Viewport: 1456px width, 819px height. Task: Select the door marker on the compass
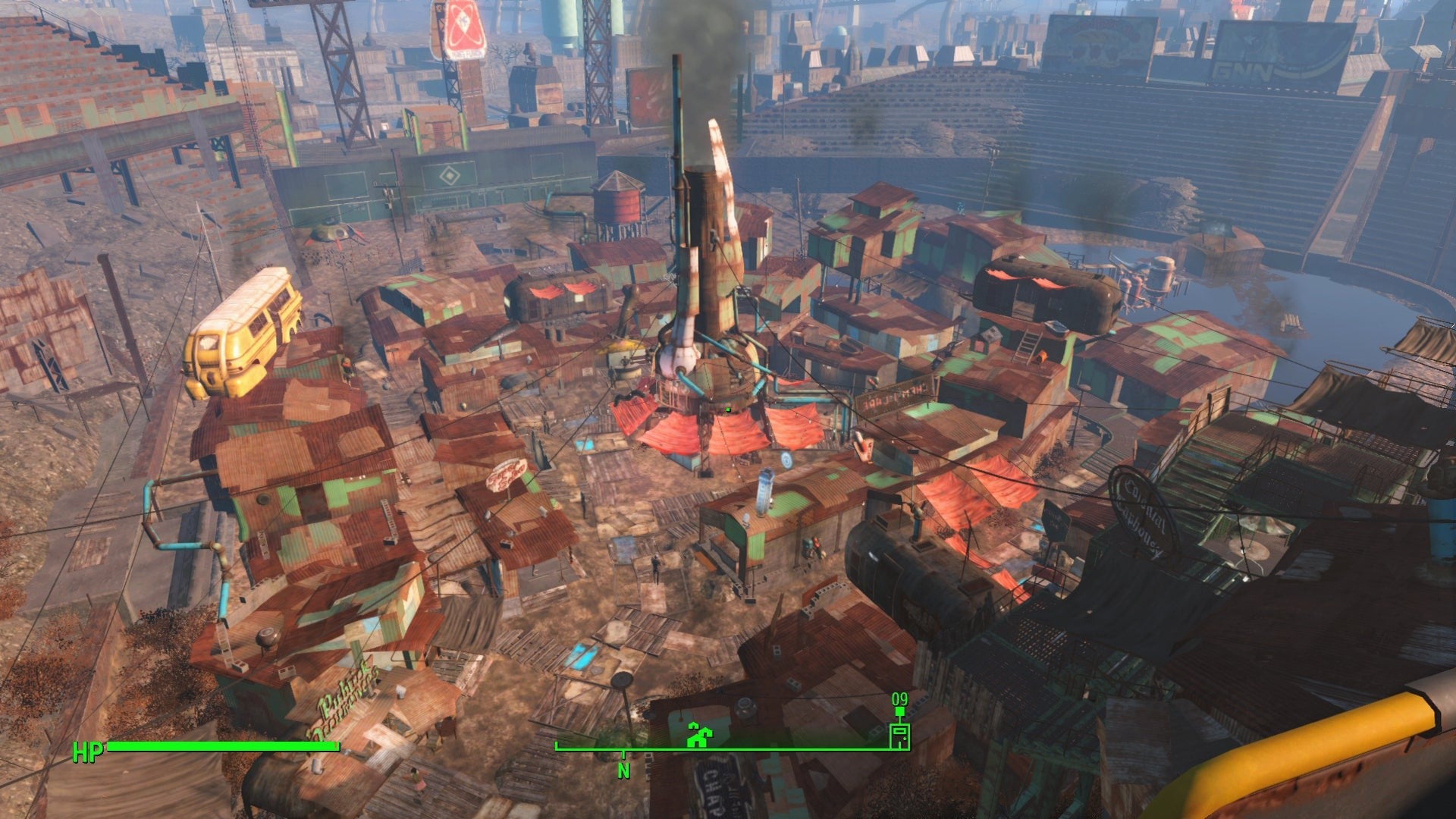899,735
